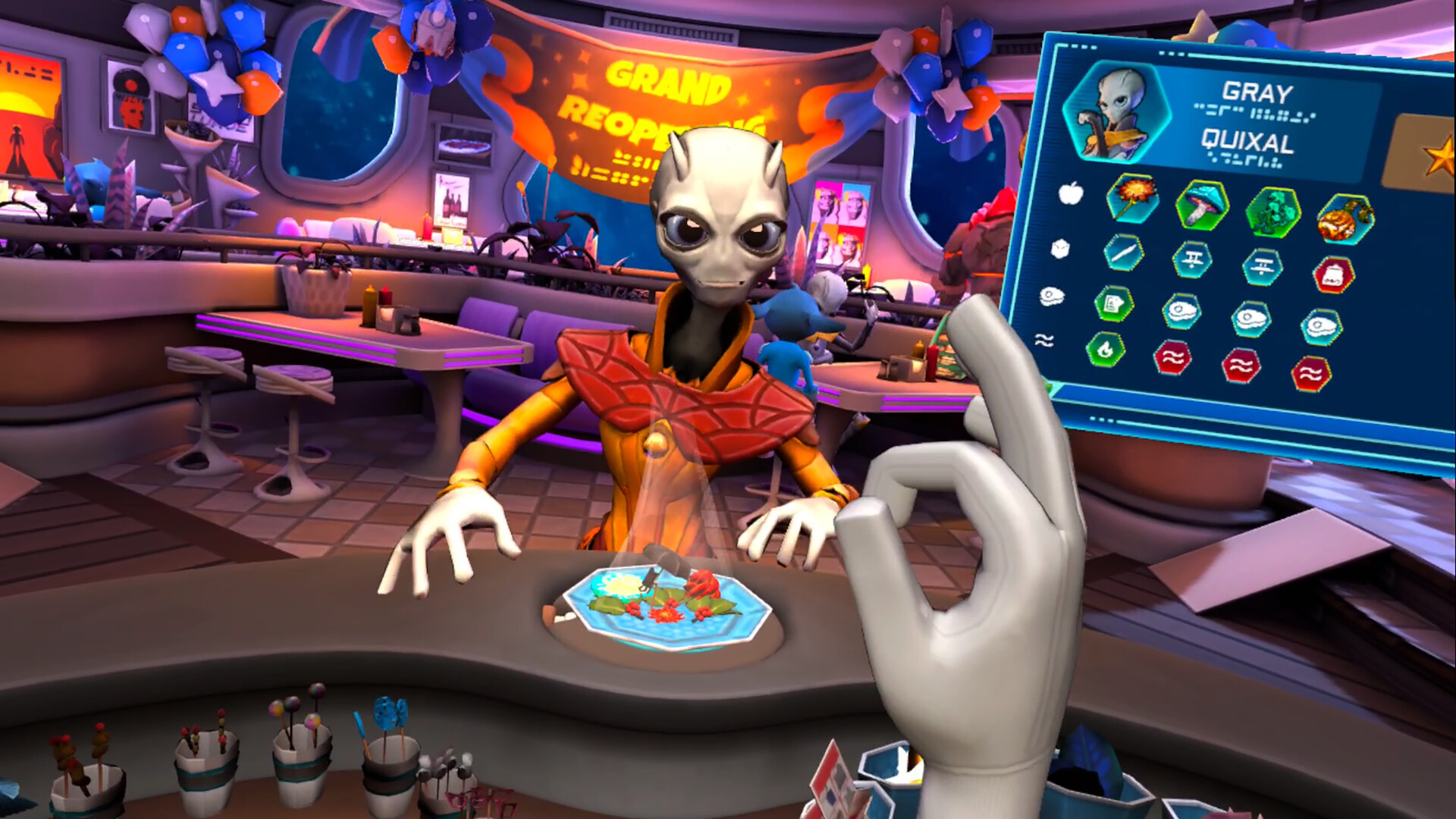This screenshot has height=819, width=1456.
Task: Select the blue mushroom ingredient icon
Action: 1203,206
